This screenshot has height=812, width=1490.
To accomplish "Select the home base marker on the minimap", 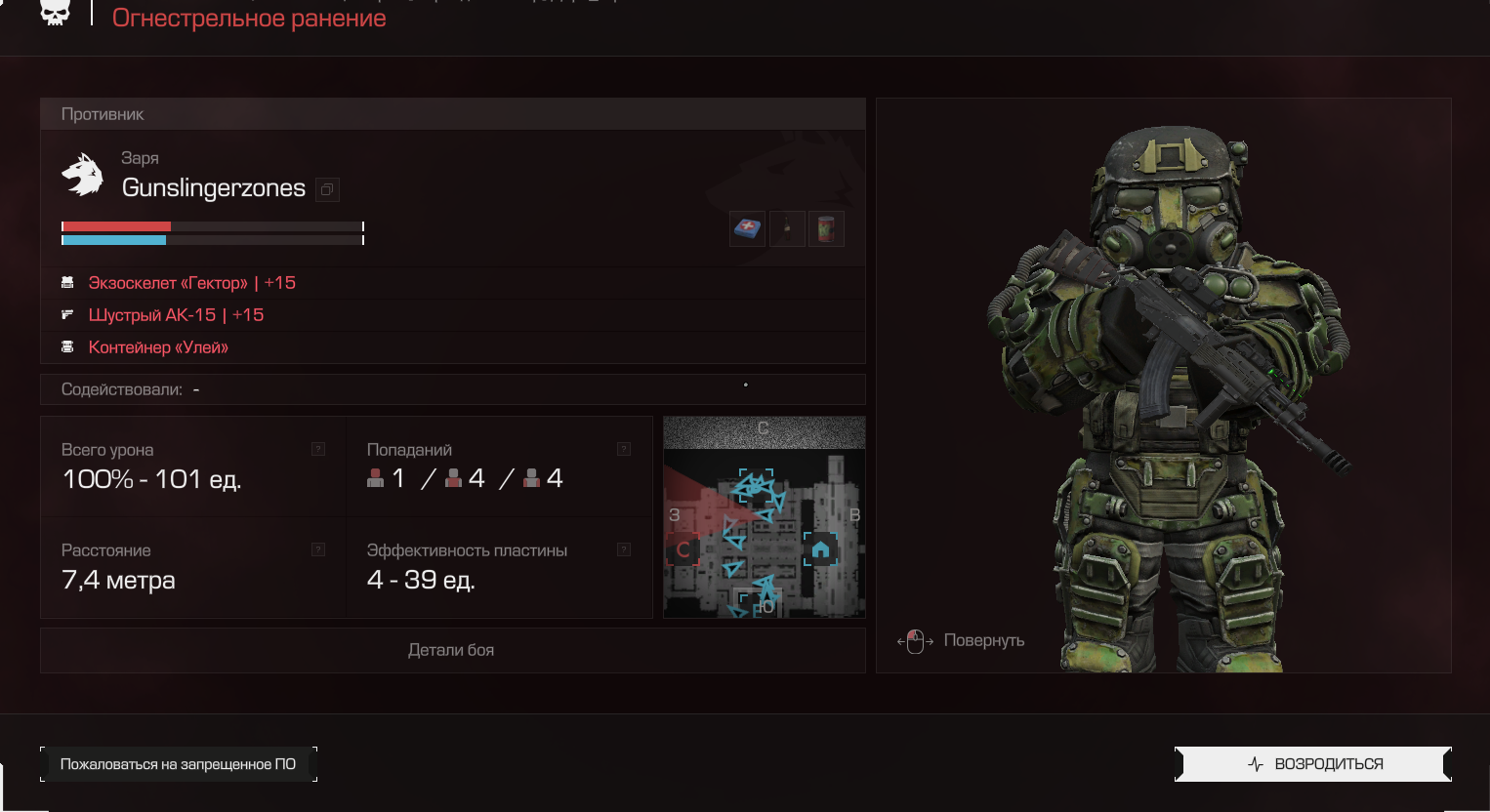I will pyautogui.click(x=820, y=549).
